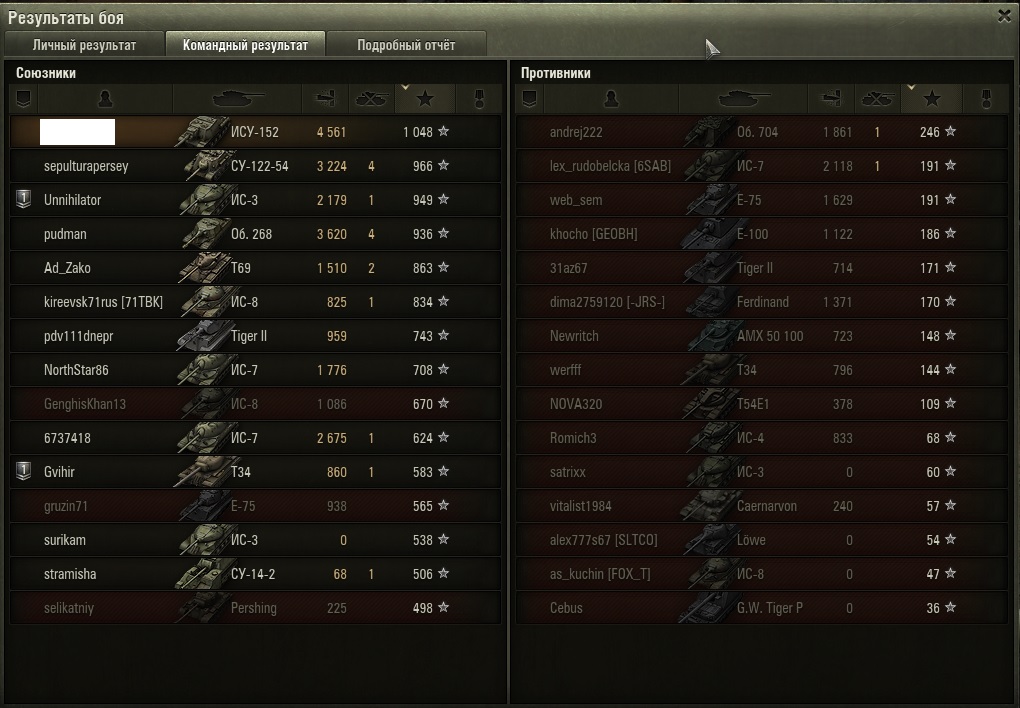The height and width of the screenshot is (708, 1020).
Task: Select ally player sepulturapersey row
Action: click(255, 166)
